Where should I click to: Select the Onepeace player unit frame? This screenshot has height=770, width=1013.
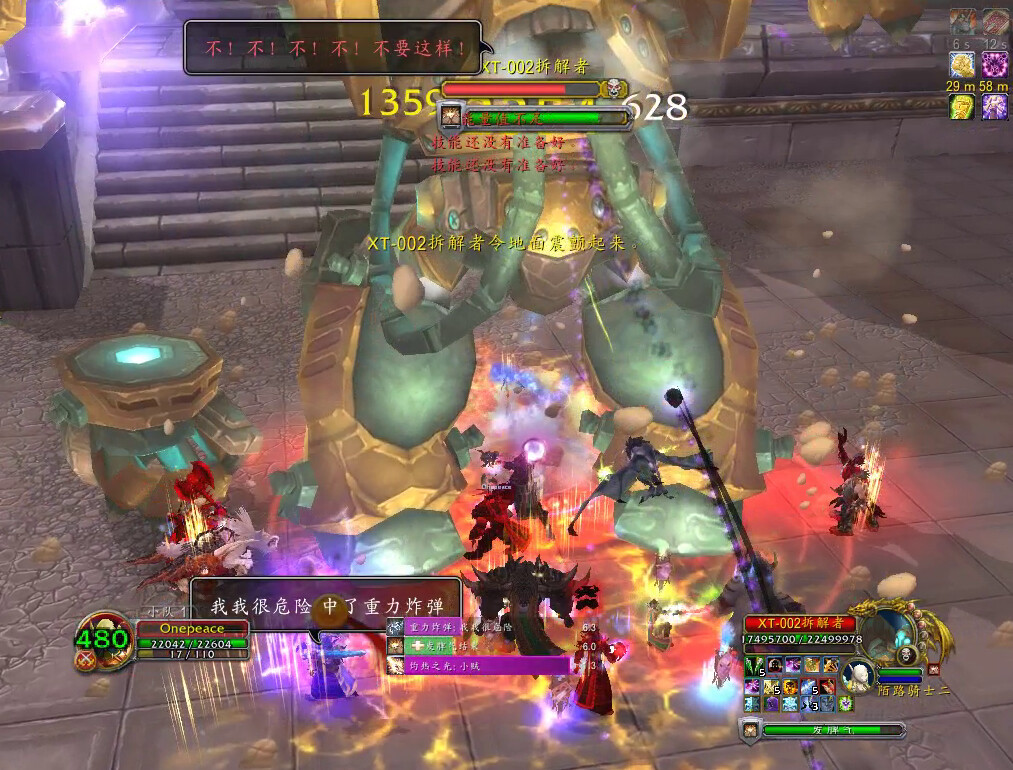tap(192, 628)
